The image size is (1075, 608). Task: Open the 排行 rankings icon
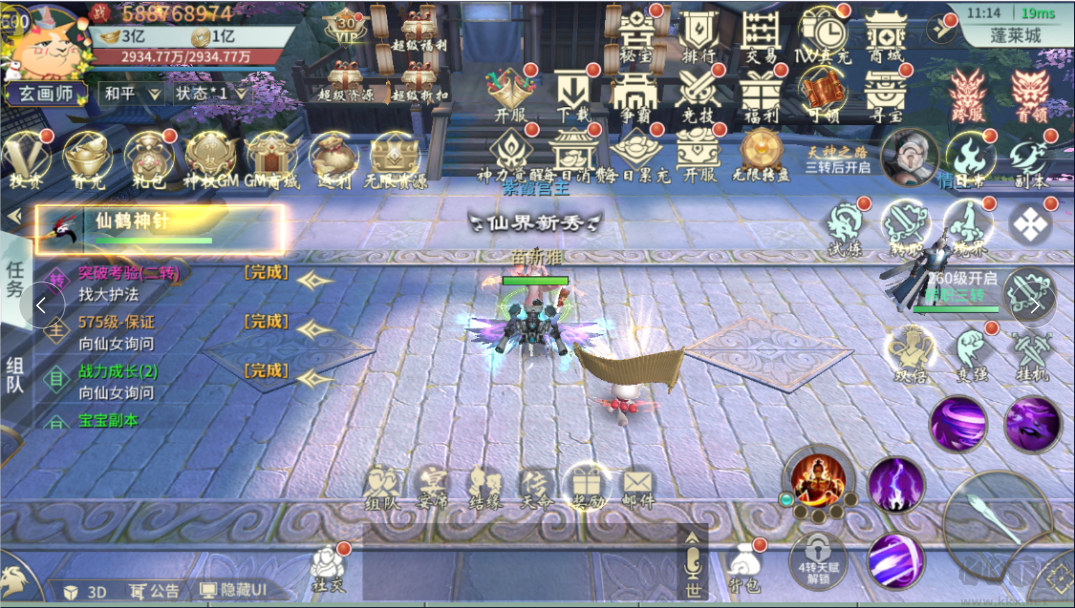pyautogui.click(x=697, y=38)
